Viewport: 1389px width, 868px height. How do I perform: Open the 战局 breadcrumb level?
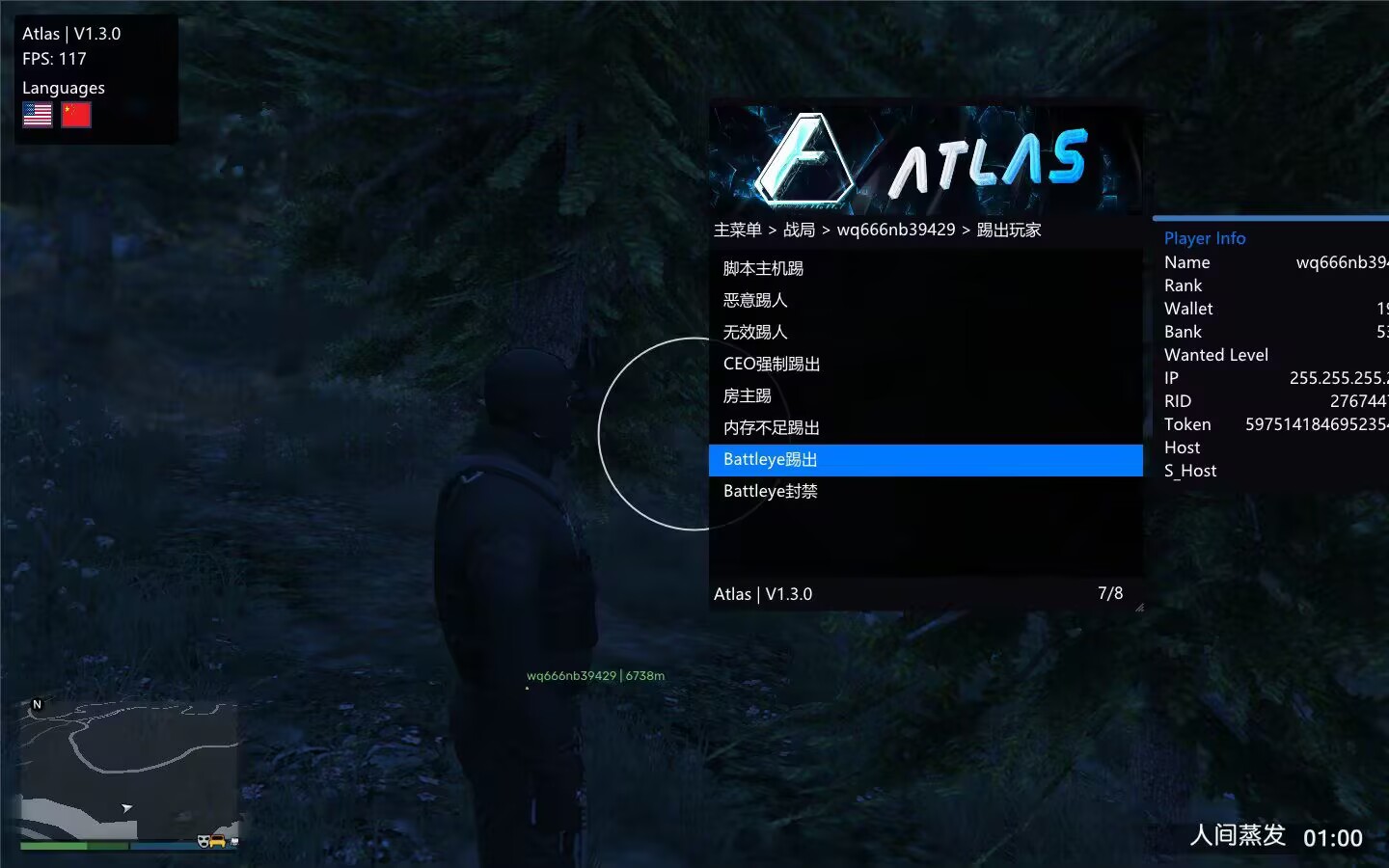pyautogui.click(x=799, y=230)
